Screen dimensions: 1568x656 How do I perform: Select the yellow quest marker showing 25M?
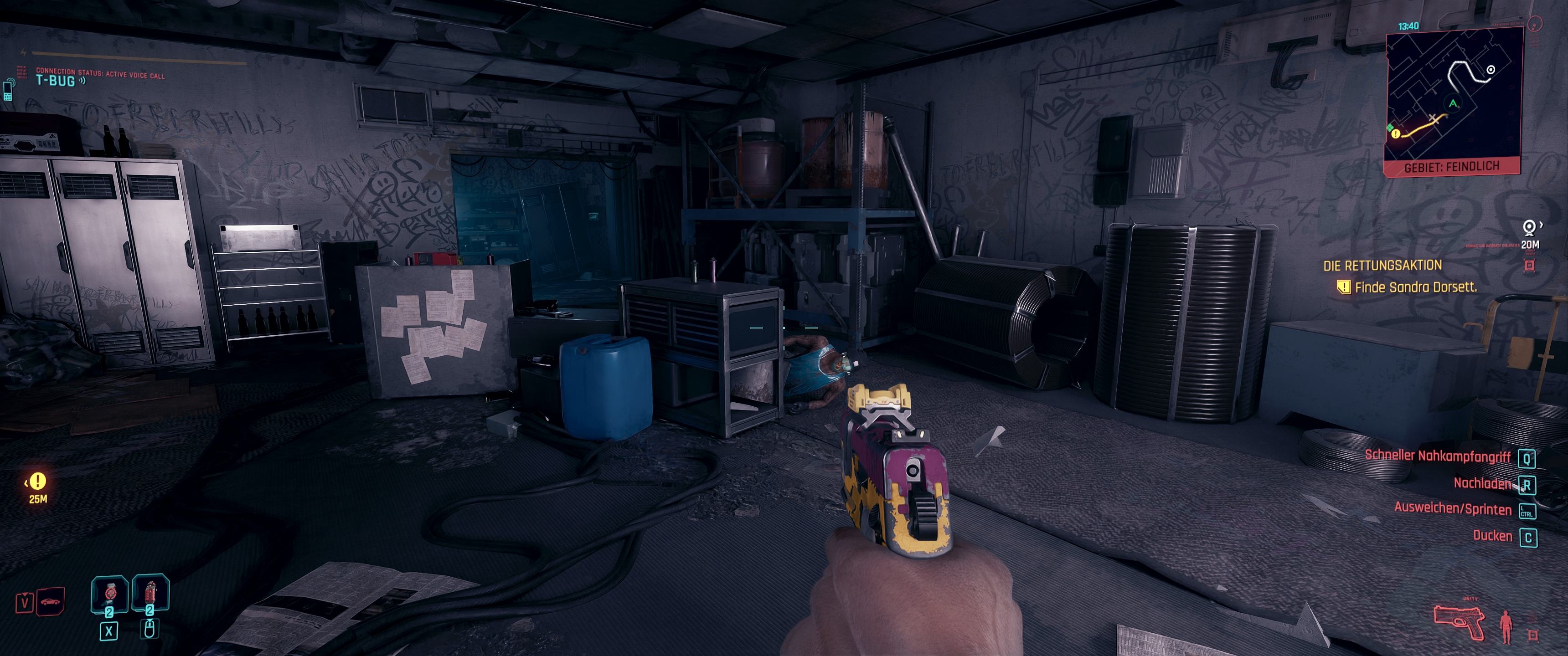38,482
